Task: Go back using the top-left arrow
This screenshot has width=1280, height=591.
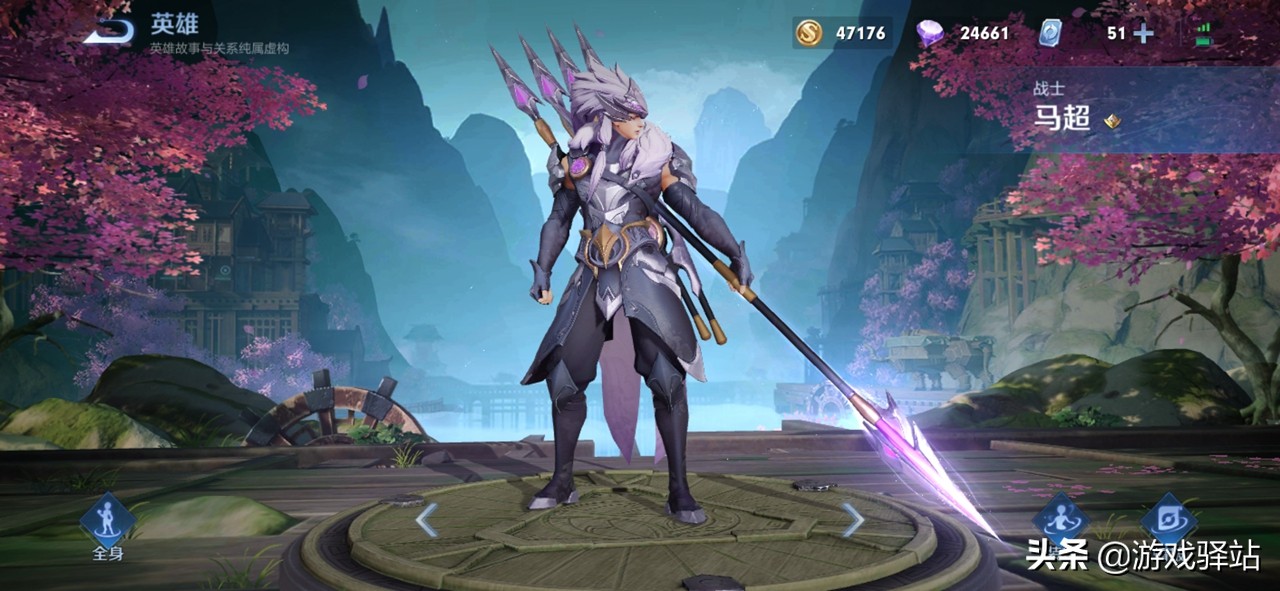Action: click(110, 32)
